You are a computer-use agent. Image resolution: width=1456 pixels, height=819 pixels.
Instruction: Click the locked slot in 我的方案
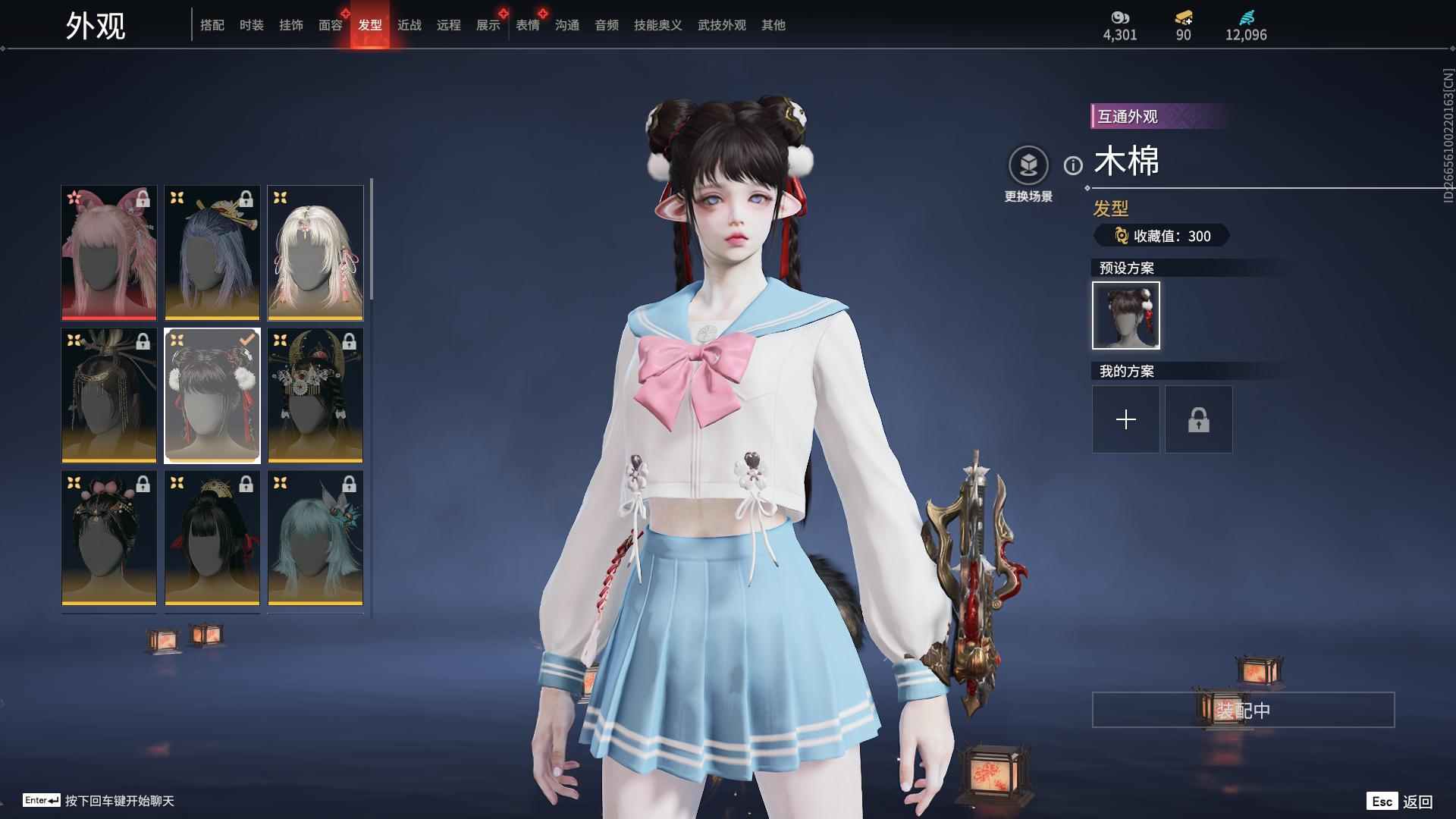[x=1198, y=419]
